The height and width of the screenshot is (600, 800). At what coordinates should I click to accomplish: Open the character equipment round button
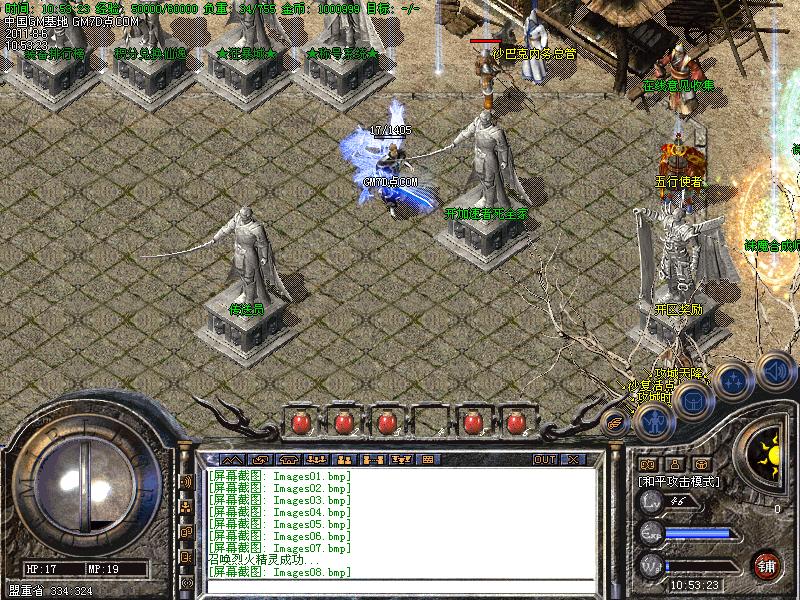[x=653, y=422]
